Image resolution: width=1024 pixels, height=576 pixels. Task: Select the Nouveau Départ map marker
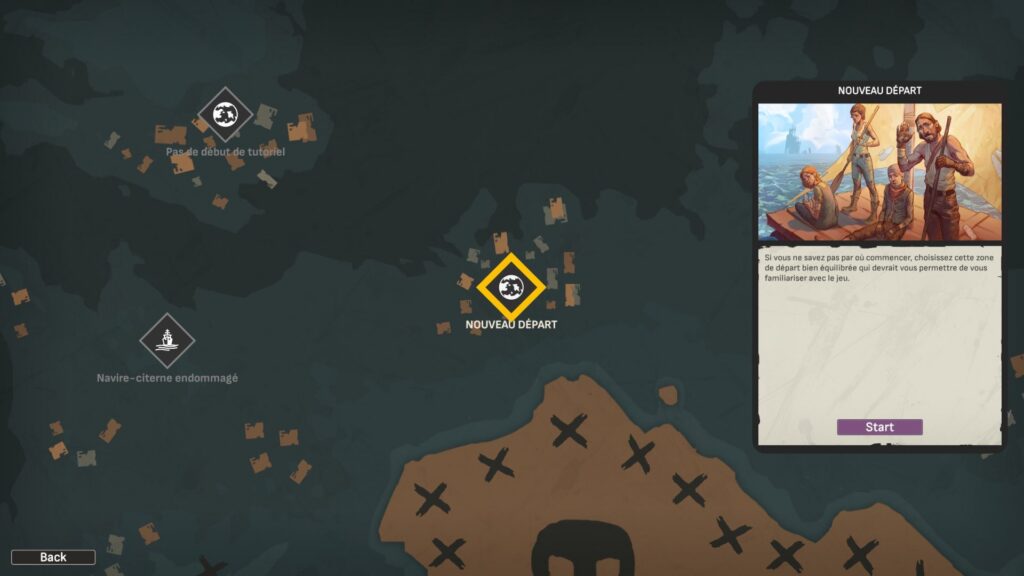[511, 289]
